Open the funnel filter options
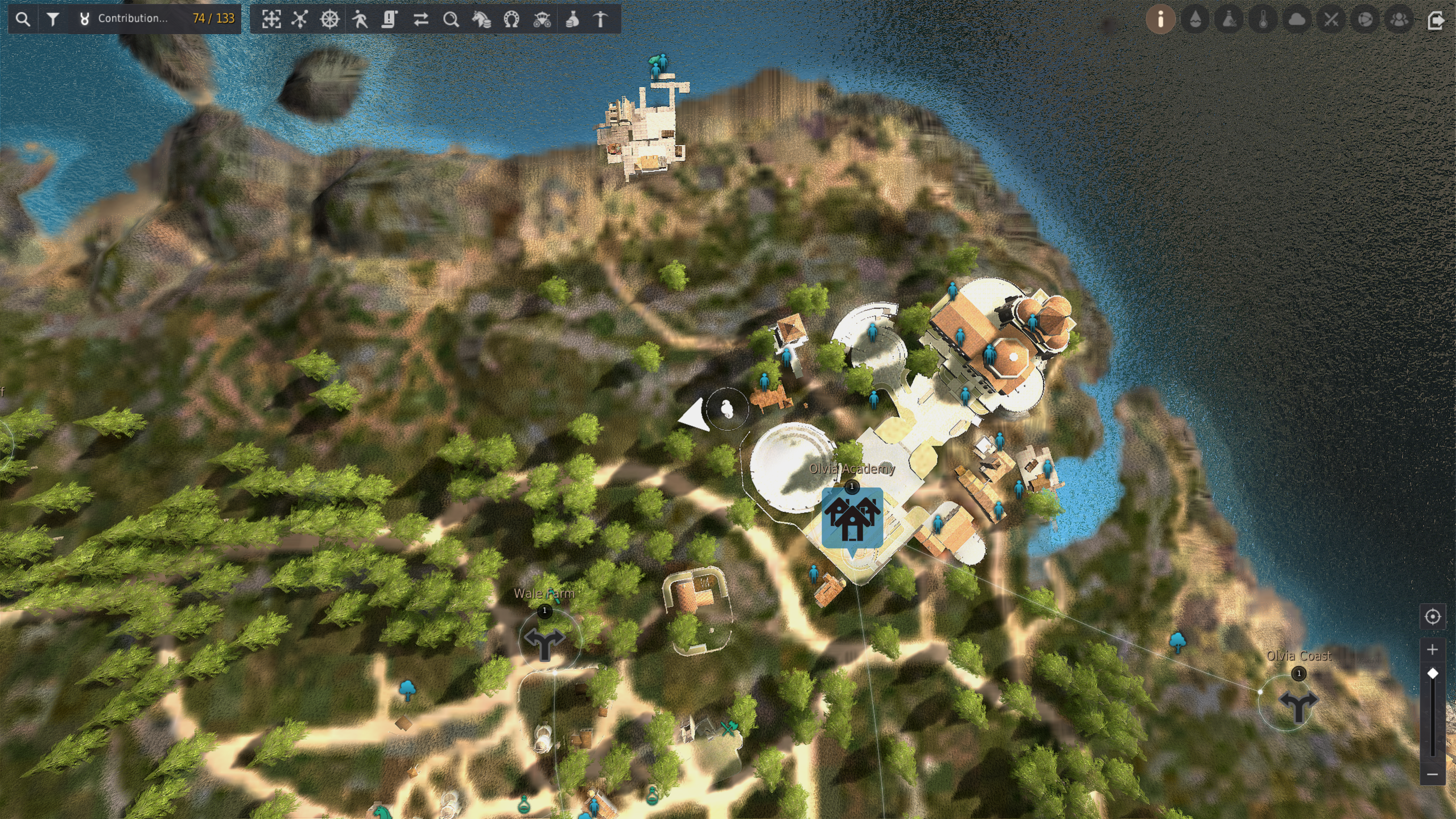Viewport: 1456px width, 819px height. point(53,19)
